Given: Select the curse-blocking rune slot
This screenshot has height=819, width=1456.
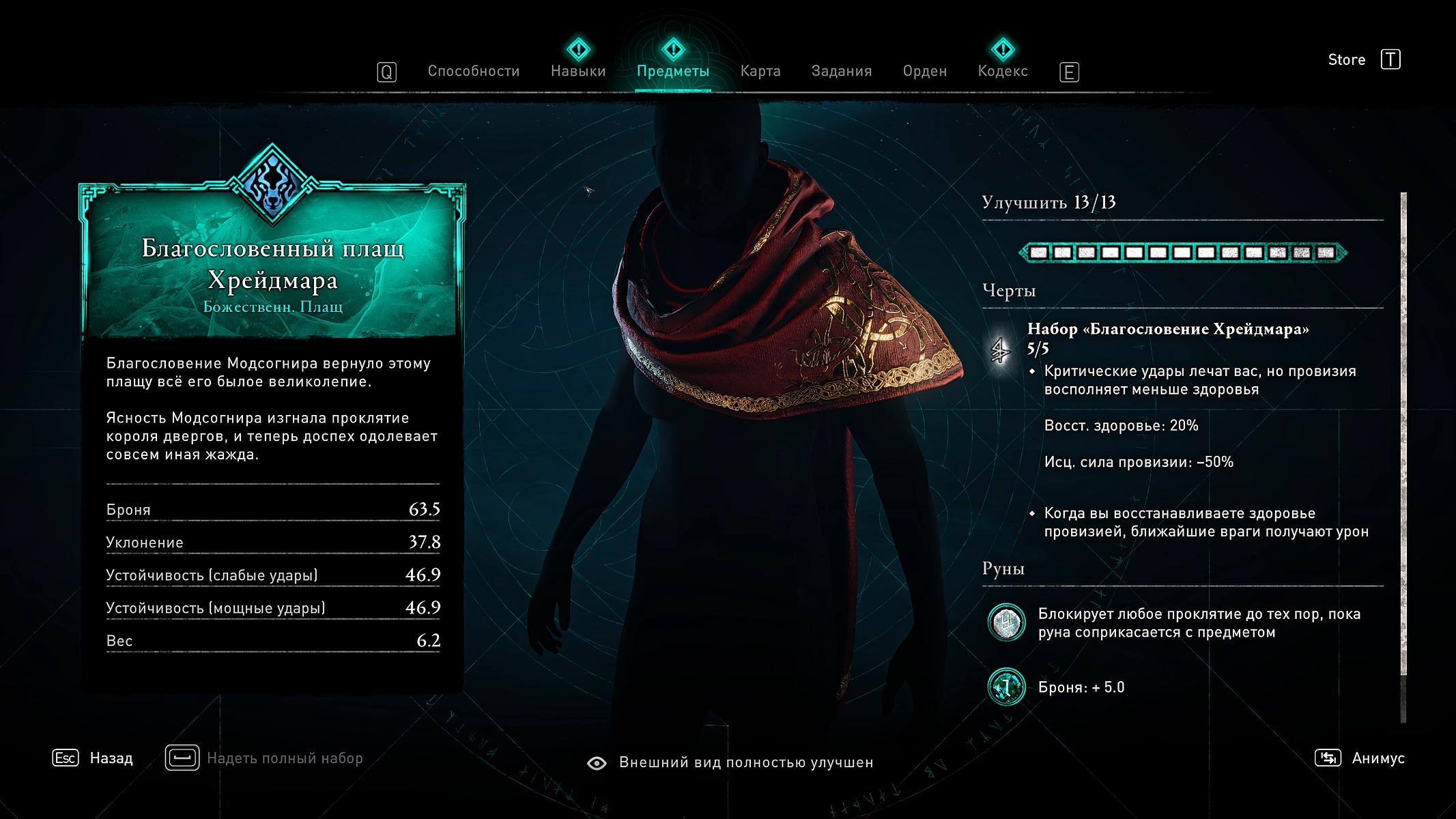Looking at the screenshot, I should 1006,622.
